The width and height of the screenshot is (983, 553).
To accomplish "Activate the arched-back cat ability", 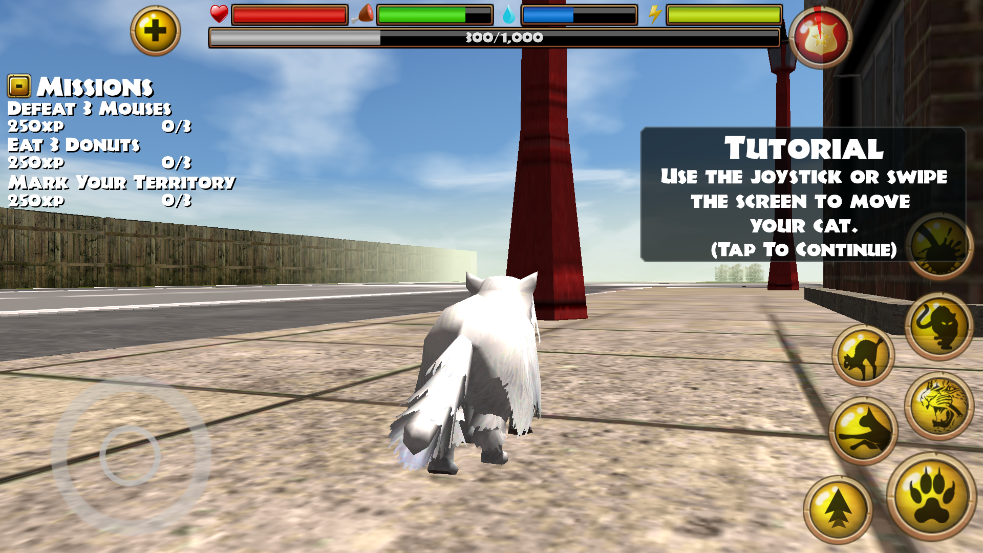I will point(862,355).
